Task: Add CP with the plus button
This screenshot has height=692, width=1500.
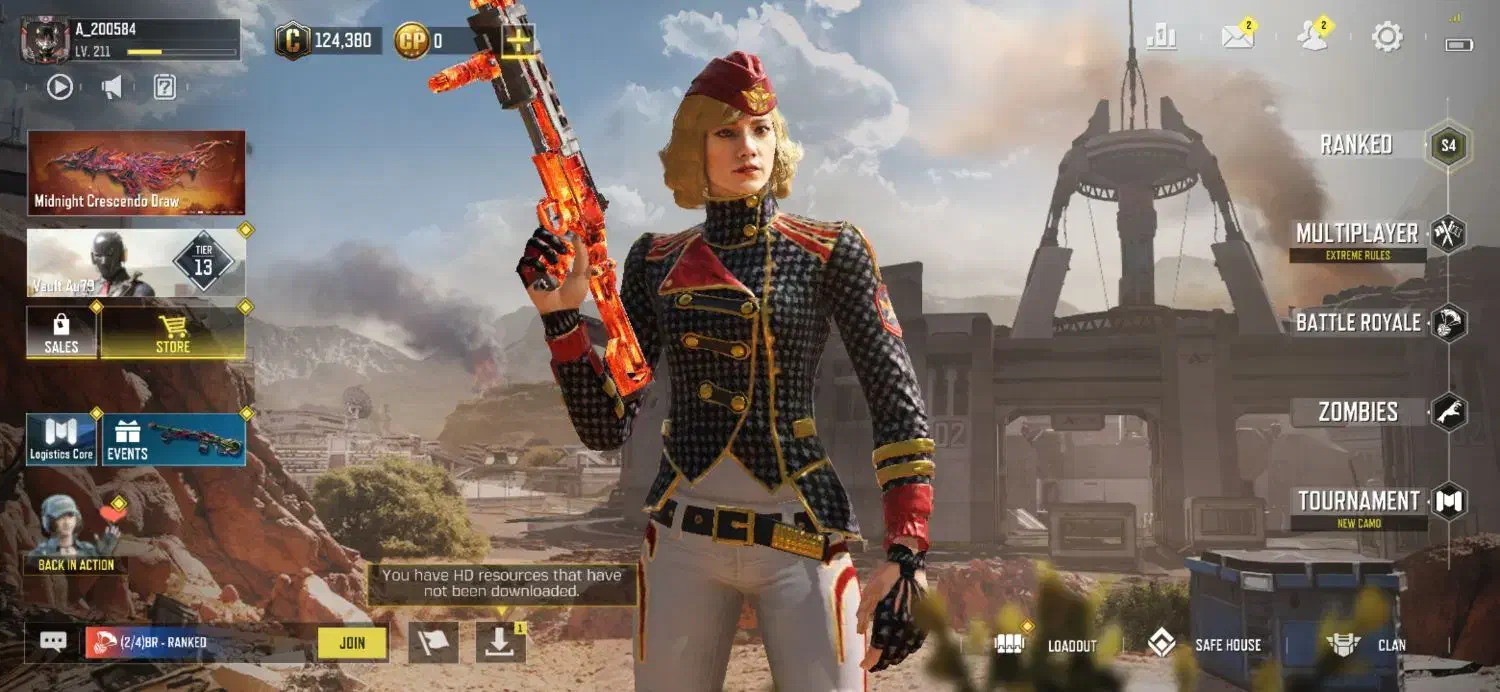Action: 518,41
